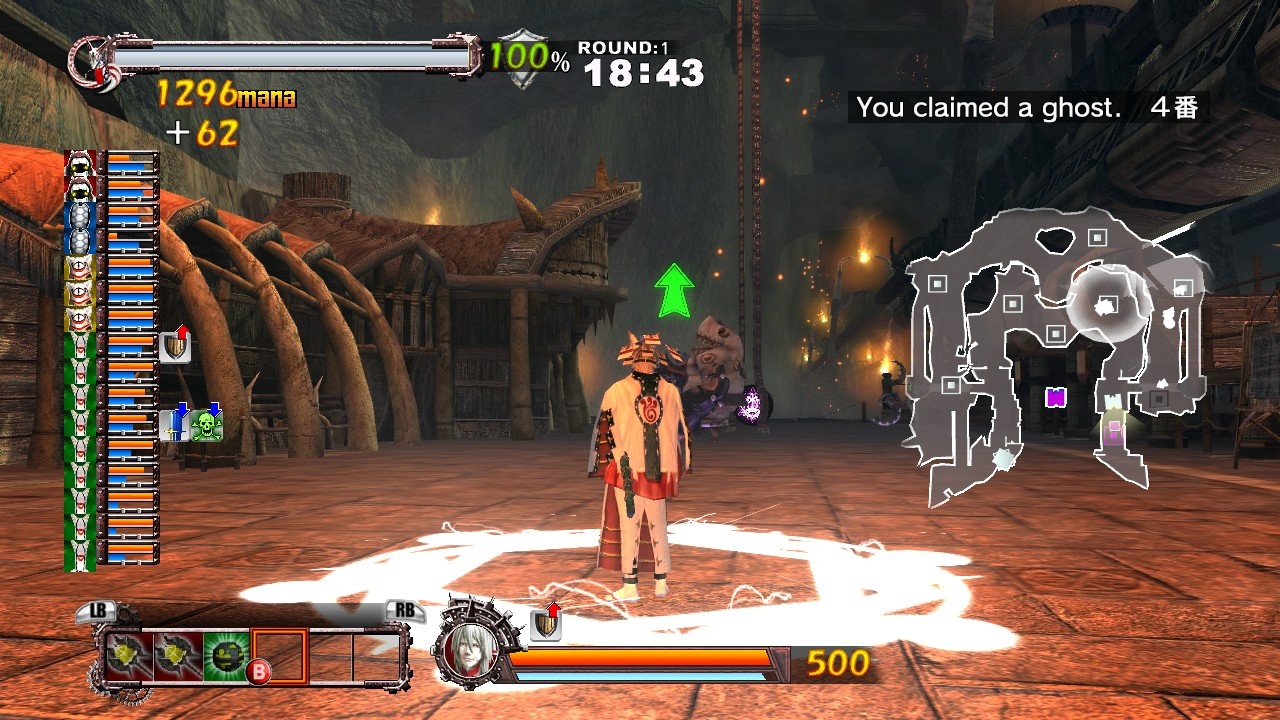The image size is (1280, 720).
Task: Click the green arrow marker above the enemy
Action: [x=675, y=290]
